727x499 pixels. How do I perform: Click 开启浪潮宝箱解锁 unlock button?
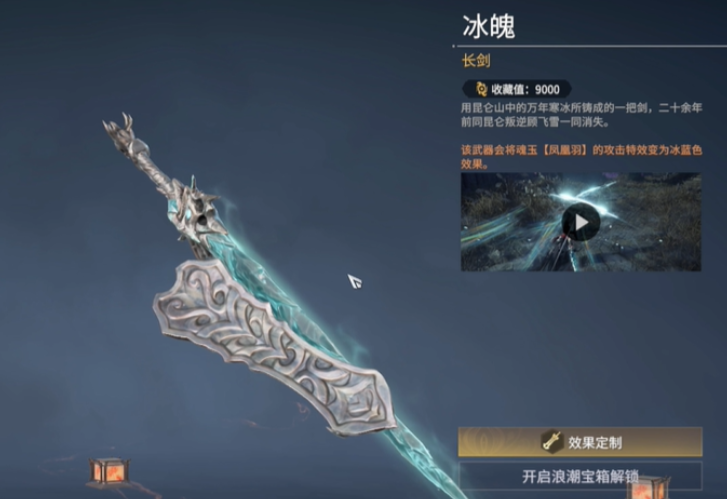(x=580, y=476)
